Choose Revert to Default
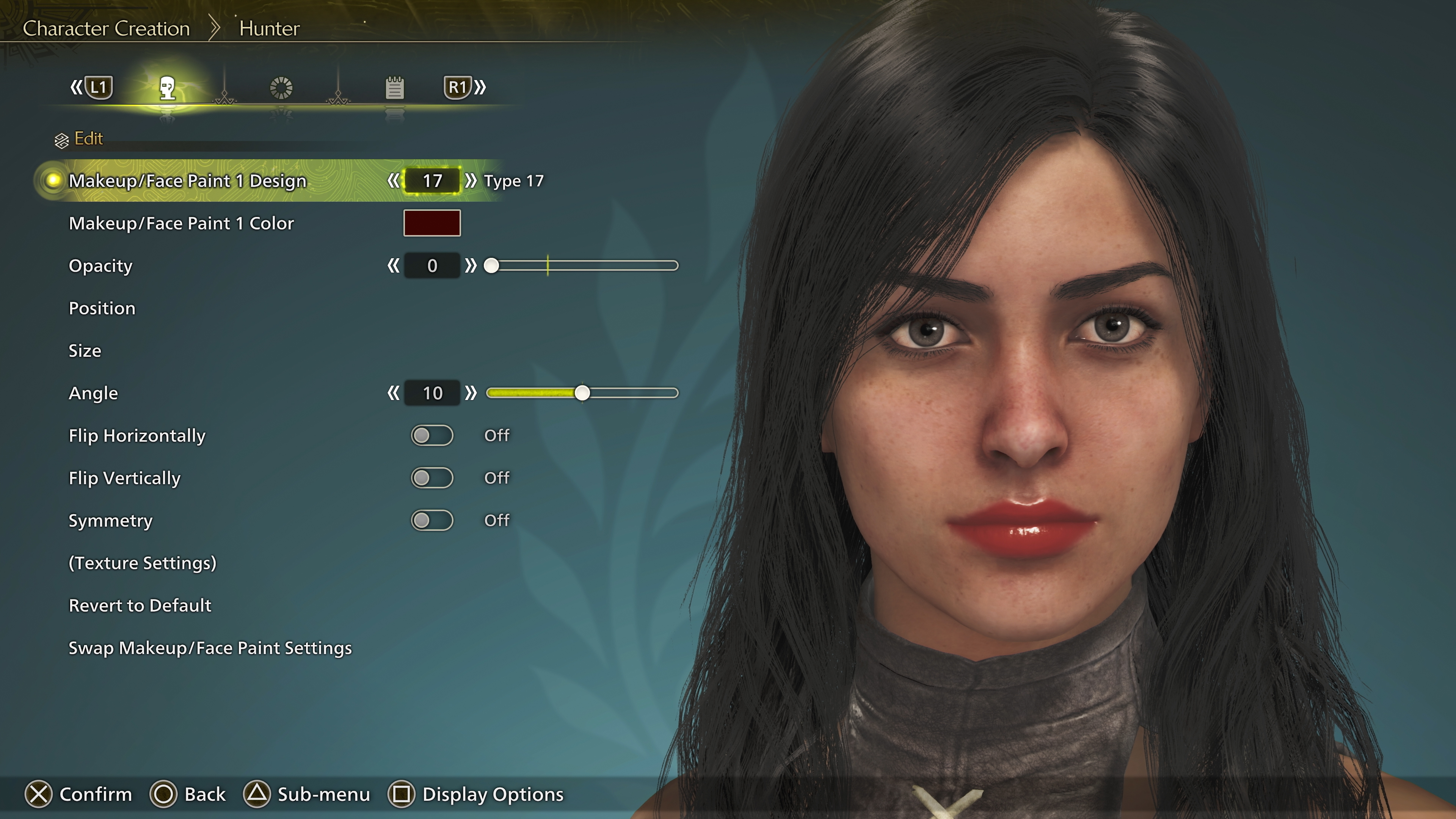The height and width of the screenshot is (819, 1456). coord(140,606)
